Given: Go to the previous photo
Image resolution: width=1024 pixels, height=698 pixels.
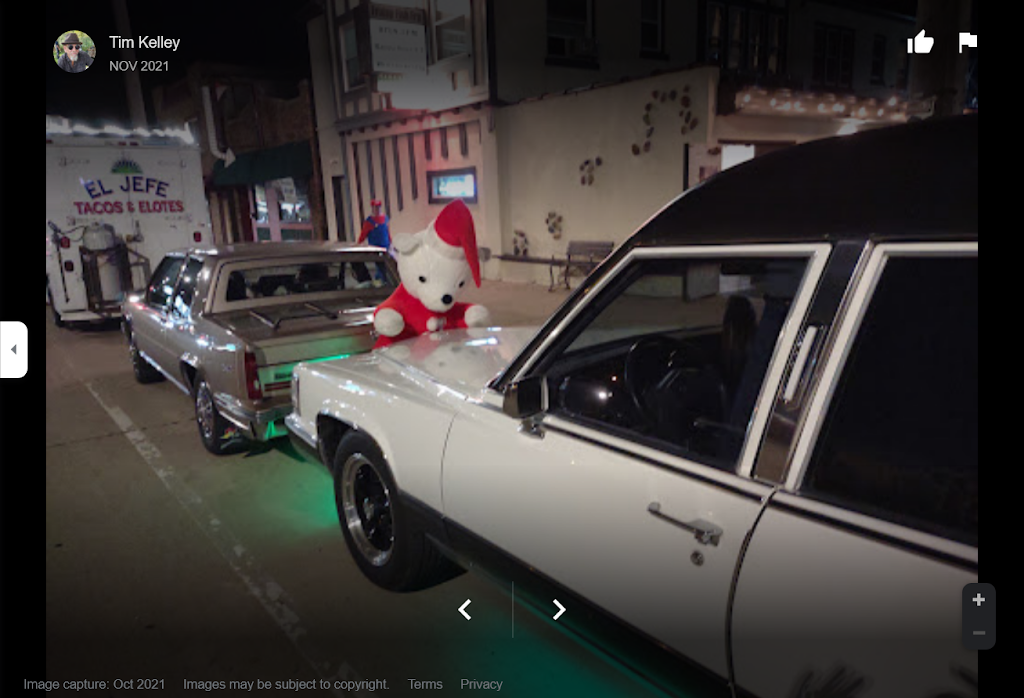Looking at the screenshot, I should click(x=465, y=609).
